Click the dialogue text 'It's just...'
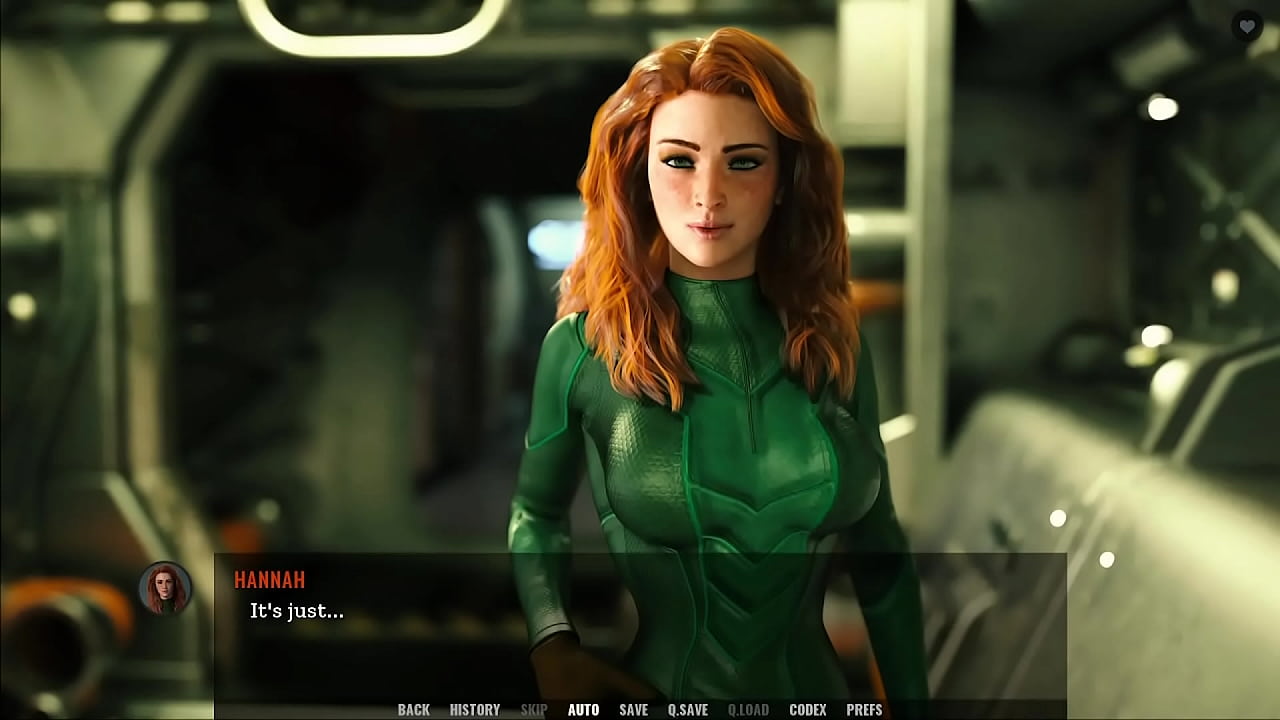Viewport: 1280px width, 720px height. click(294, 613)
